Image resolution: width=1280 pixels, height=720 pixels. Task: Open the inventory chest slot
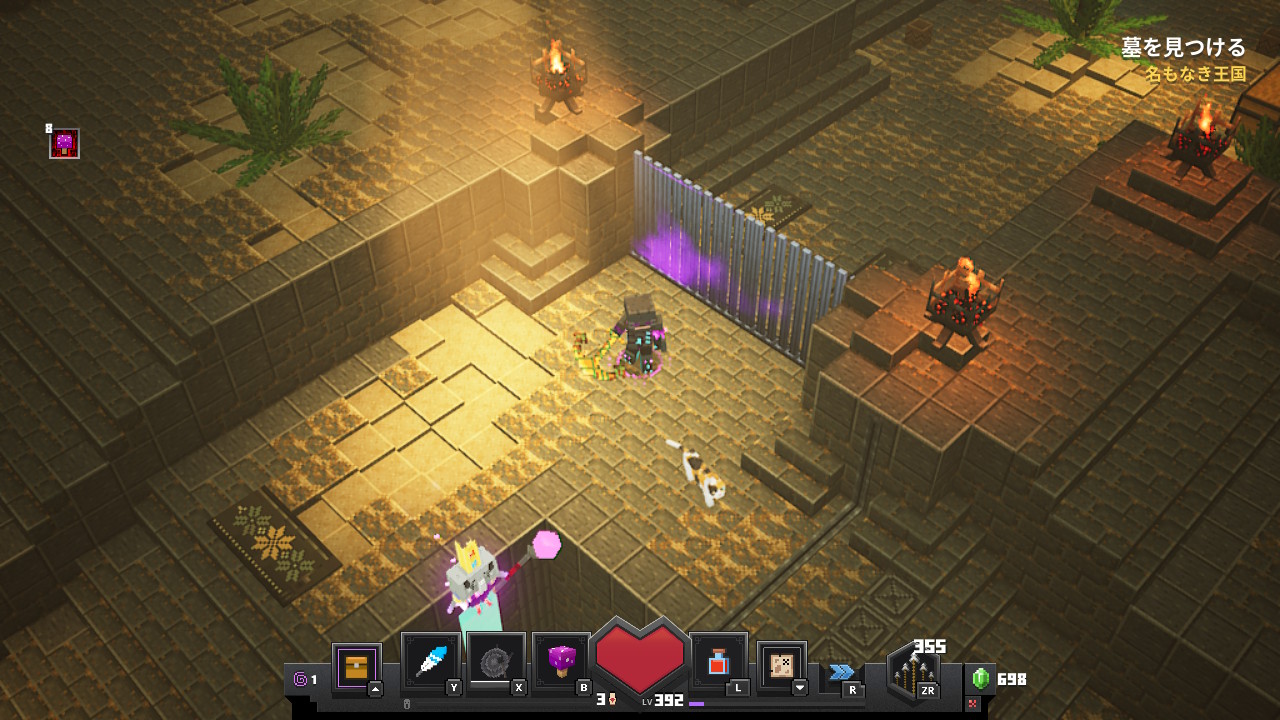click(x=356, y=667)
